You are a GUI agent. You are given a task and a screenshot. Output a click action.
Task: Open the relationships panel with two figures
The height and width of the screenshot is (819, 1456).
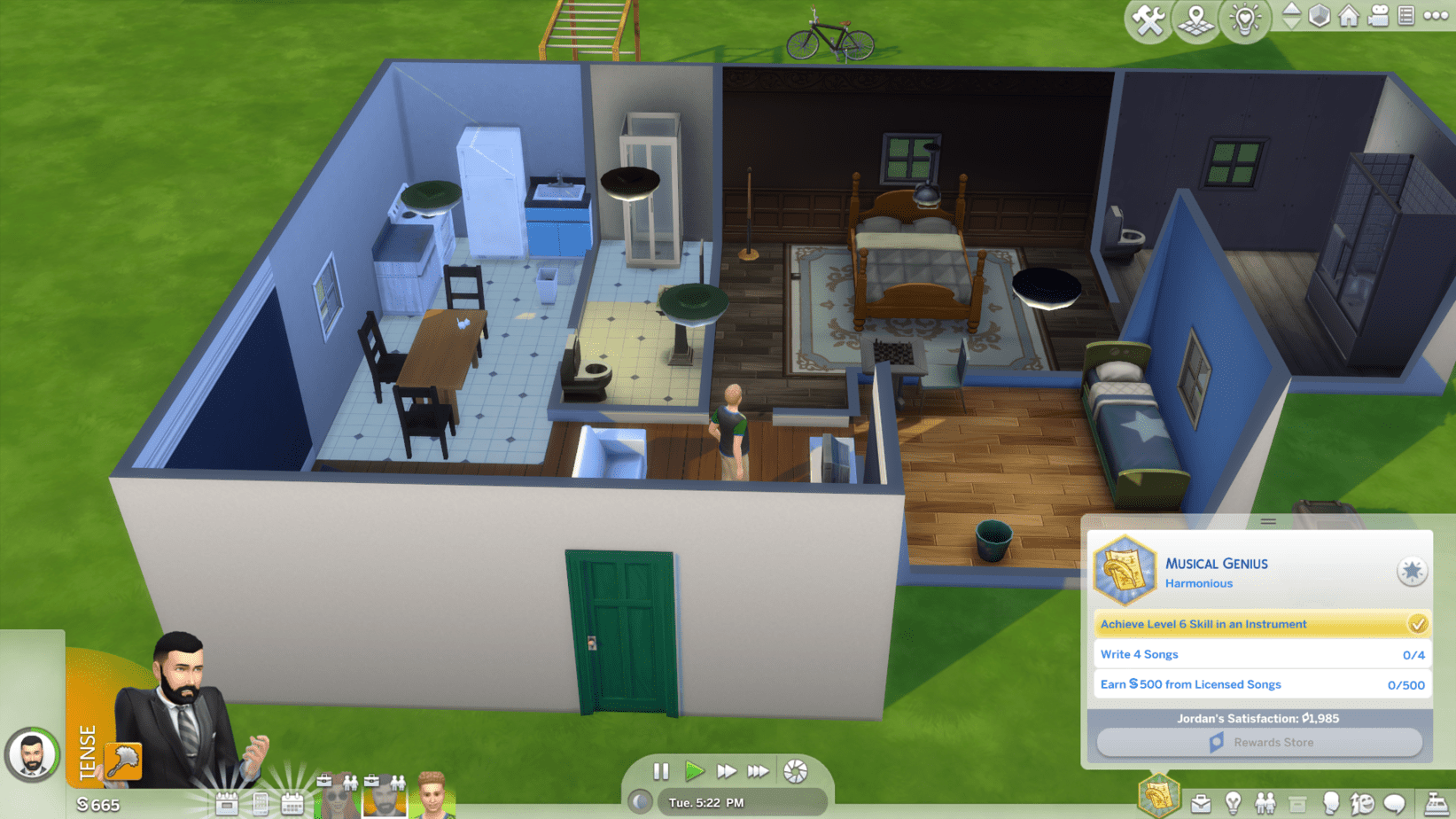[1265, 803]
